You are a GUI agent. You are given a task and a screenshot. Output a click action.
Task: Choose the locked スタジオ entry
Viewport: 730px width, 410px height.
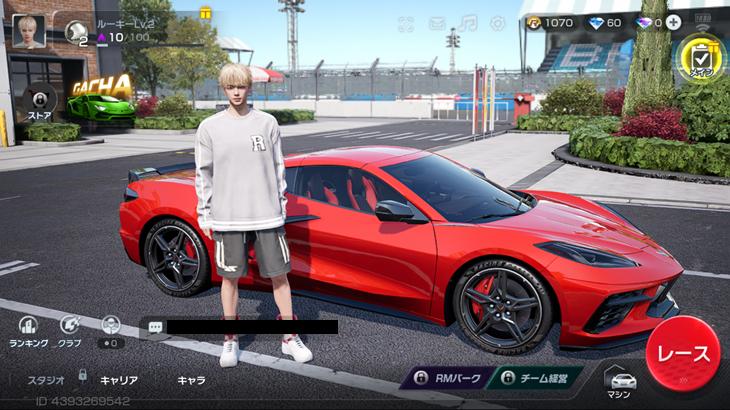pos(45,380)
